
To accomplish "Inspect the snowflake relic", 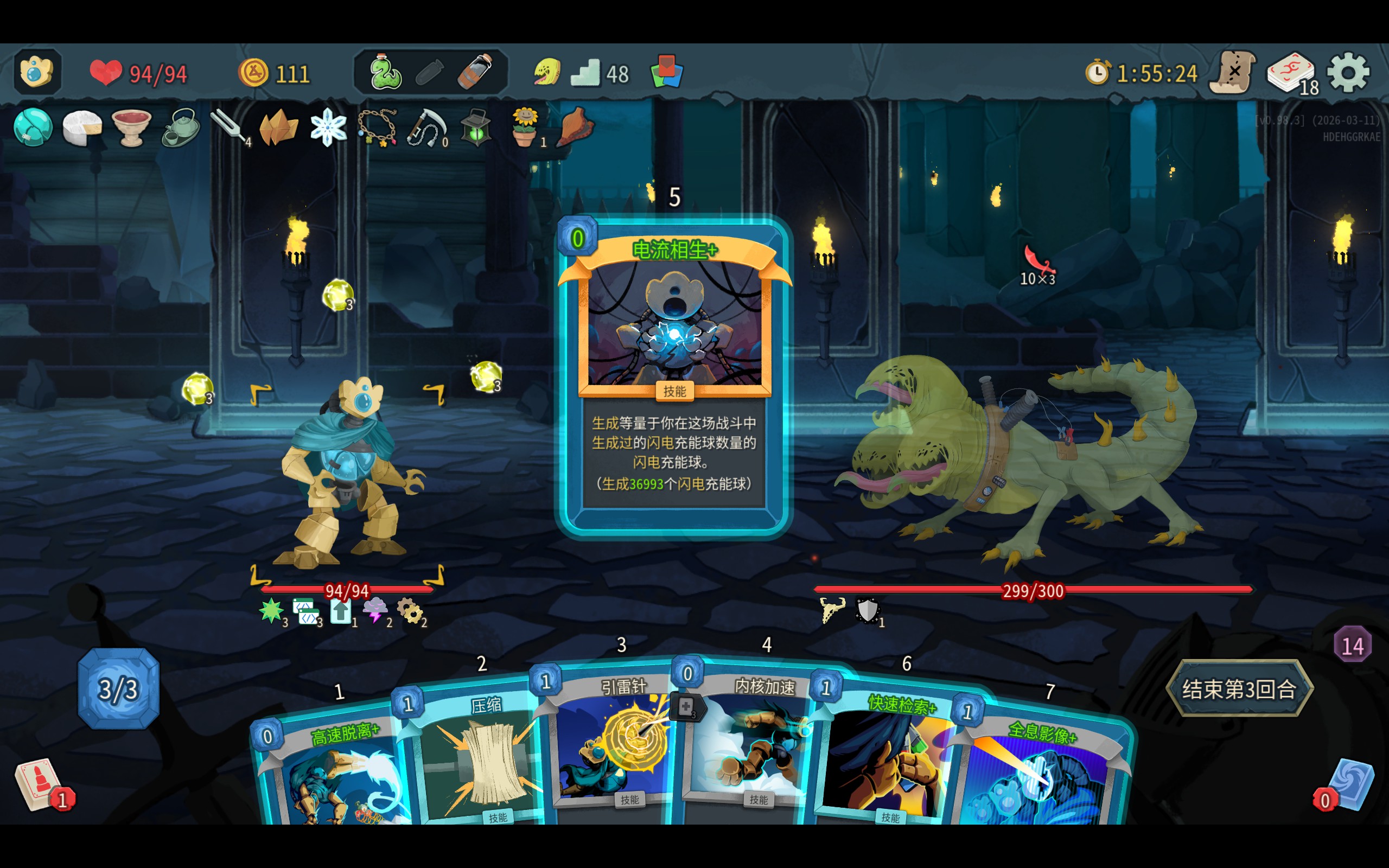I will pyautogui.click(x=328, y=127).
